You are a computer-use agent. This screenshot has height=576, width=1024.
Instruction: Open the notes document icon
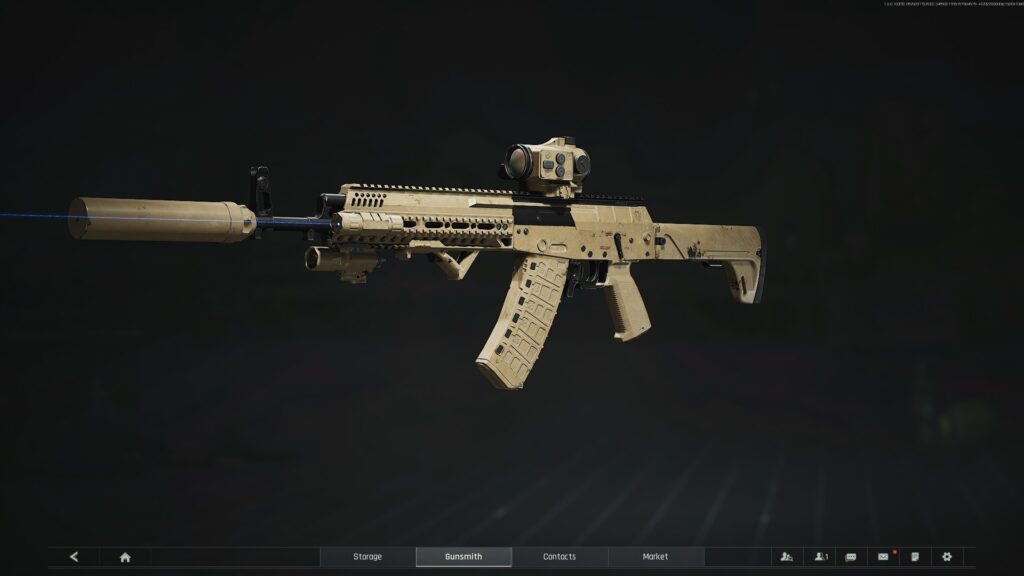click(x=915, y=557)
